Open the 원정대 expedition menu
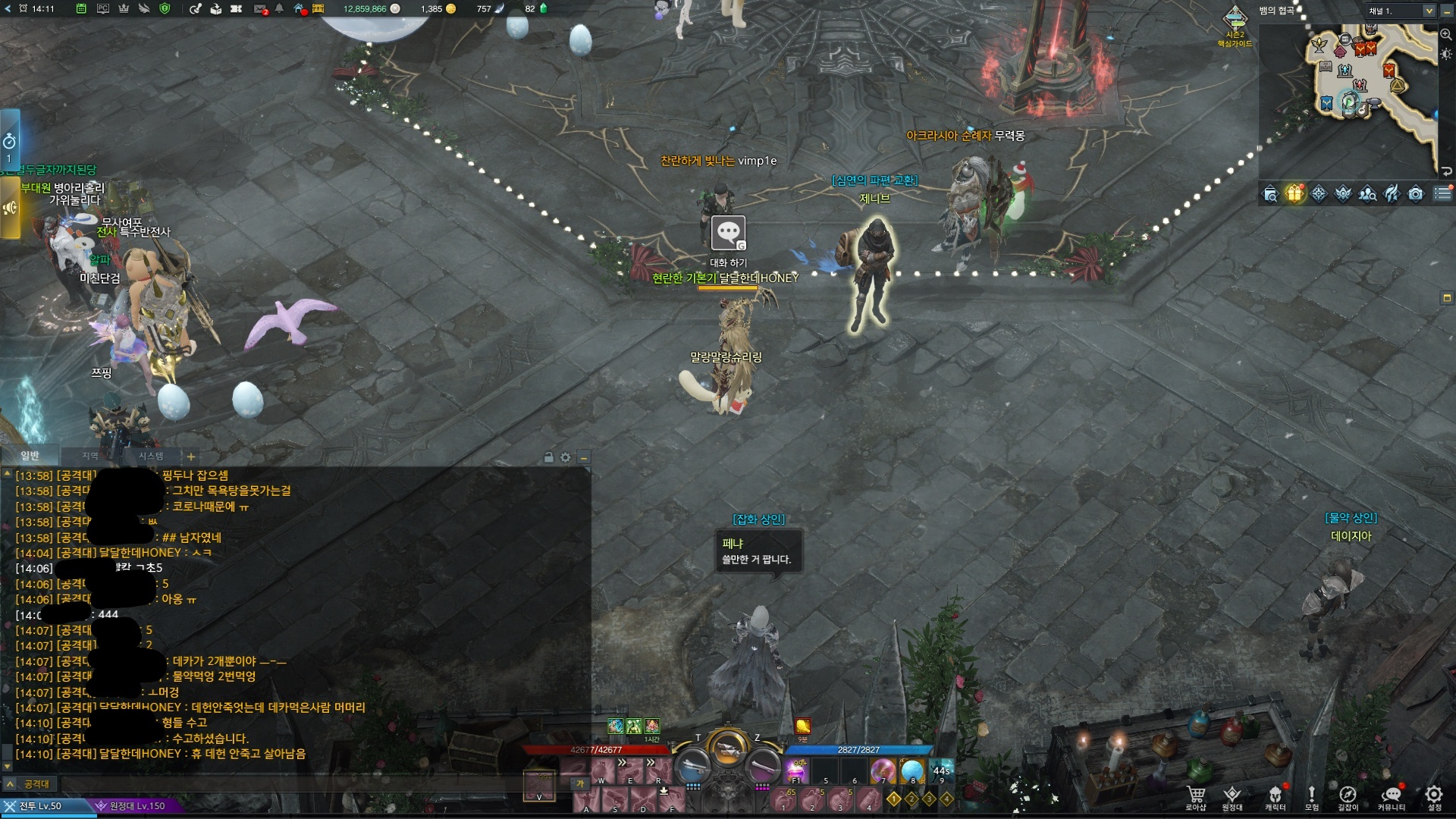The height and width of the screenshot is (819, 1456). point(1232,795)
